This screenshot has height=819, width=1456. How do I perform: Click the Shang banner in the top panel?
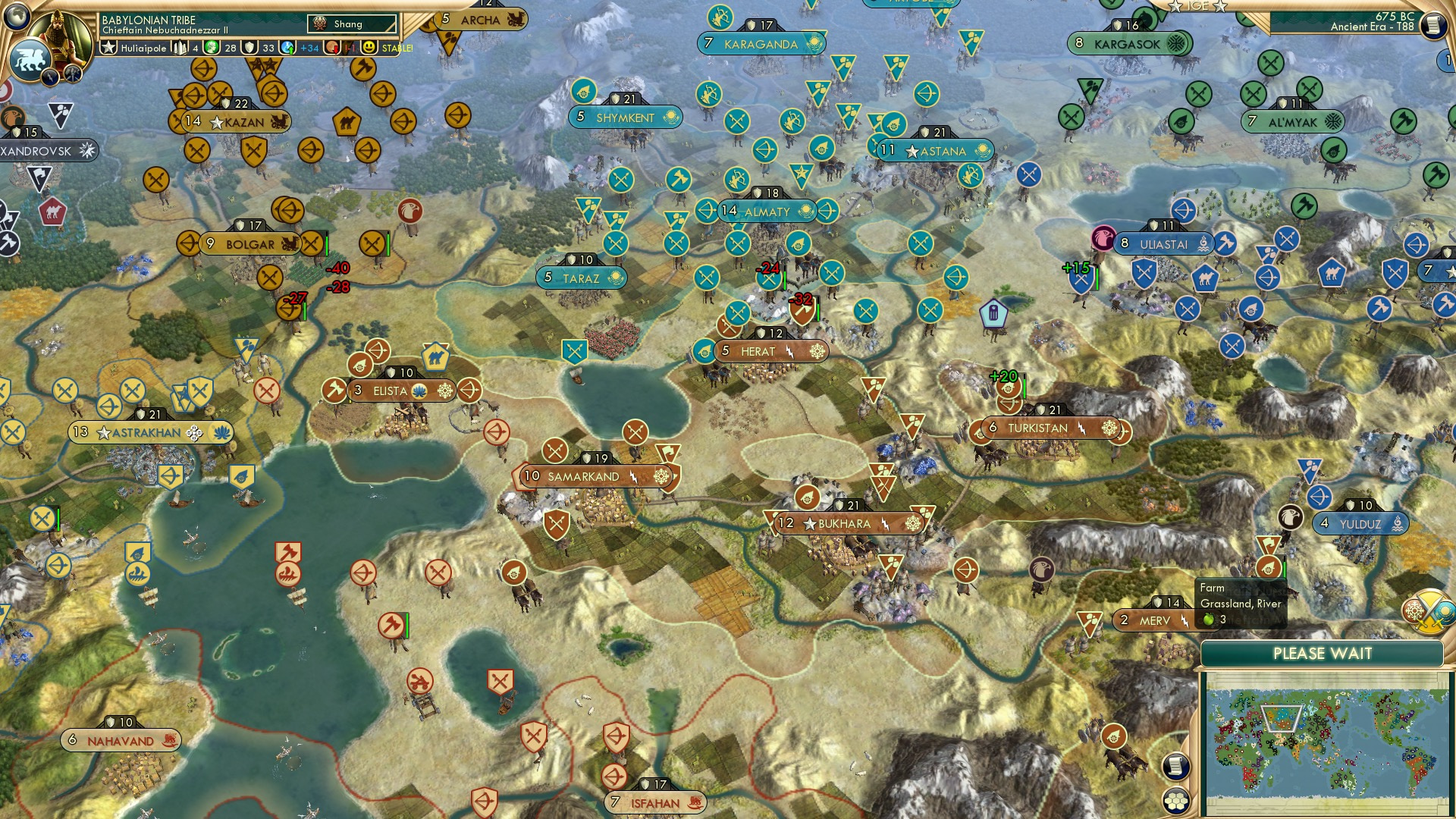tap(353, 24)
